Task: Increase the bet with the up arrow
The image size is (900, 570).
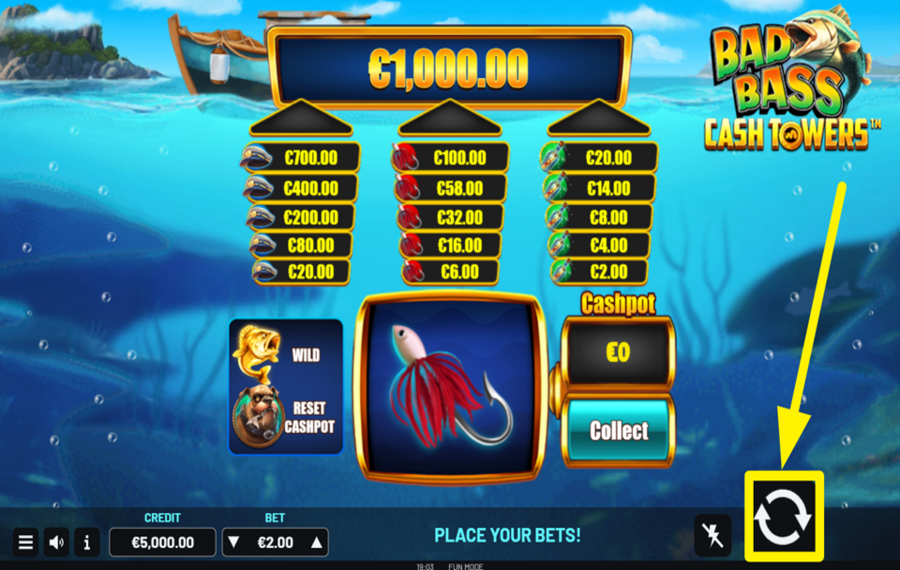Action: click(x=317, y=543)
